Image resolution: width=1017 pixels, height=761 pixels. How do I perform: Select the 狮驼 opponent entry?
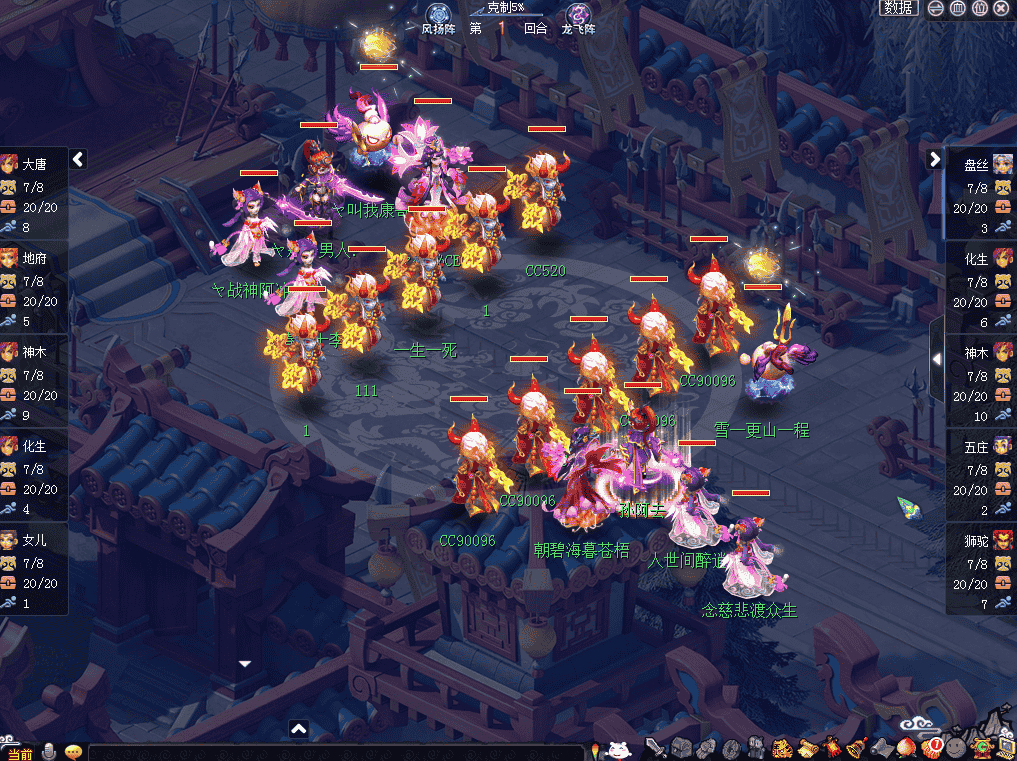(x=981, y=564)
